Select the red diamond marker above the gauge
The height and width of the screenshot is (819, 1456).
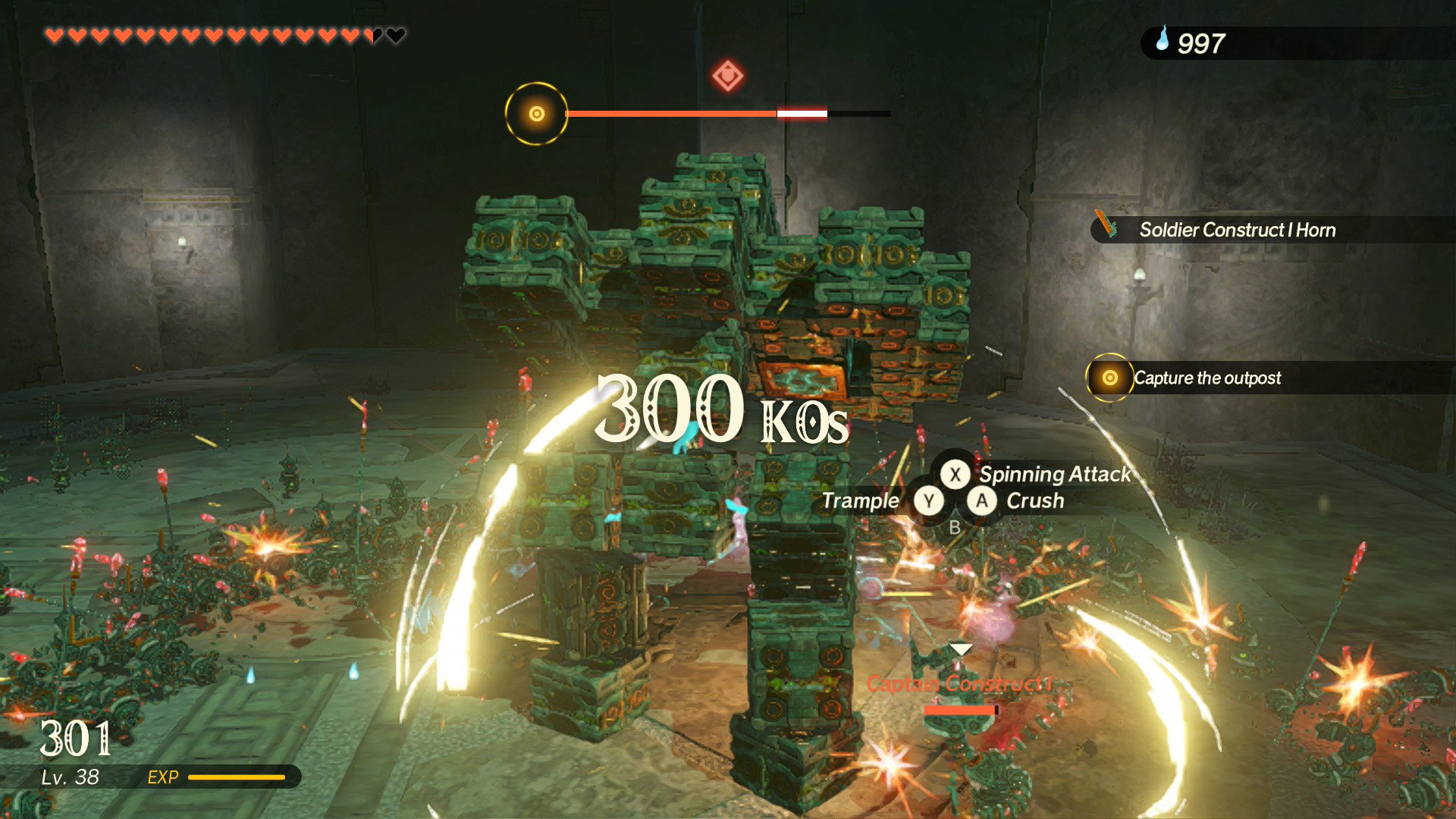coord(728,76)
